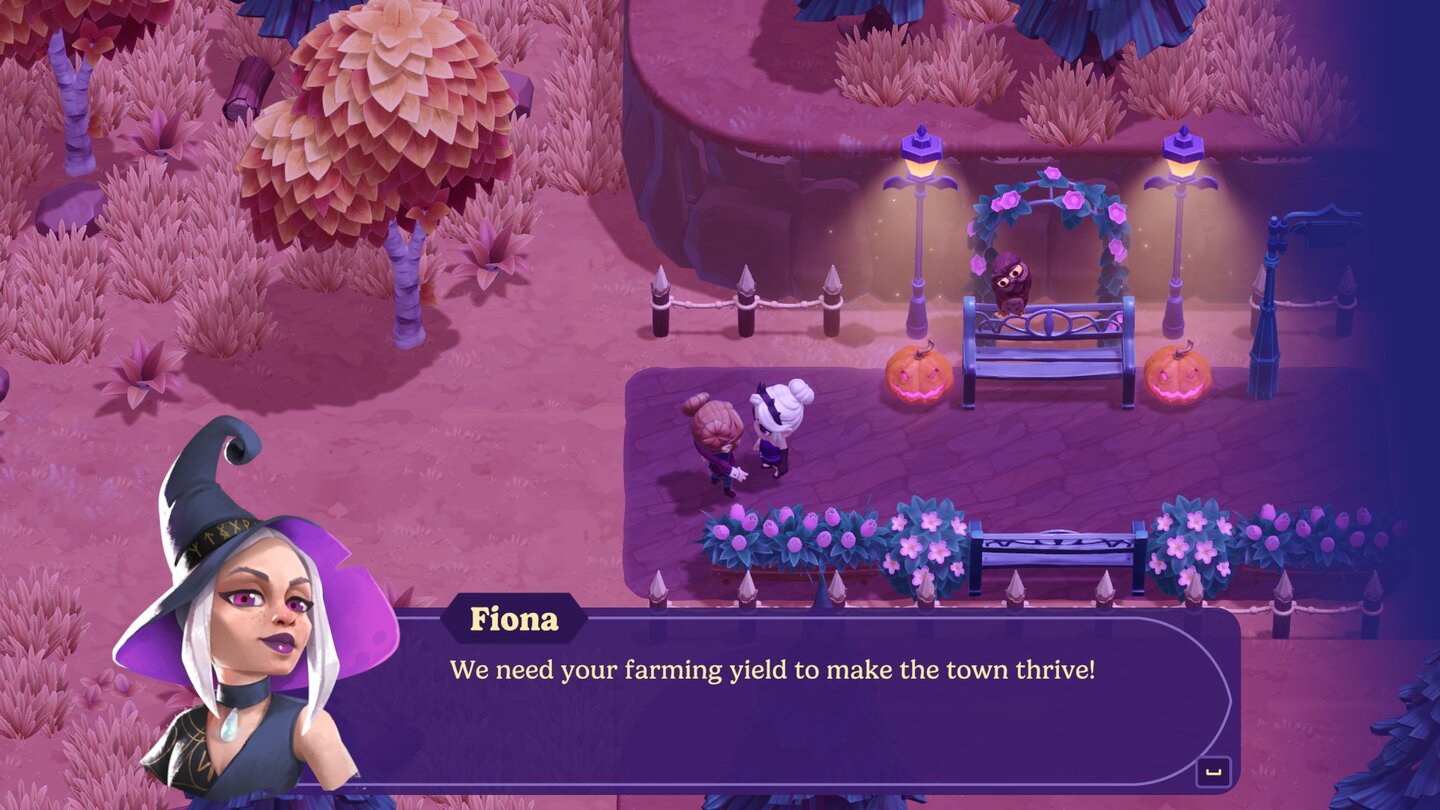
Task: Click the spacebar continue prompt icon
Action: pyautogui.click(x=1213, y=770)
